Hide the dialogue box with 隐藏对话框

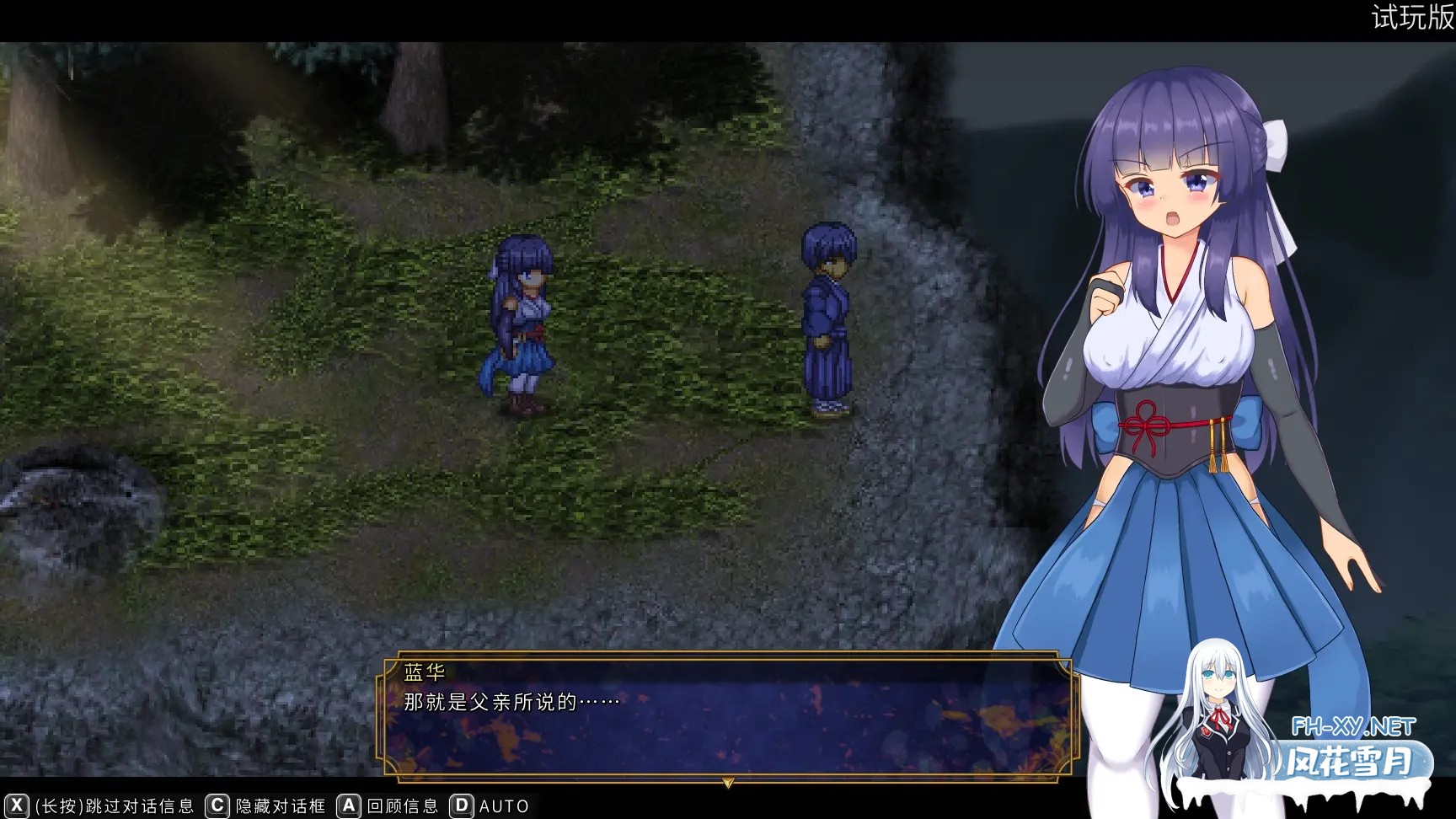(278, 806)
